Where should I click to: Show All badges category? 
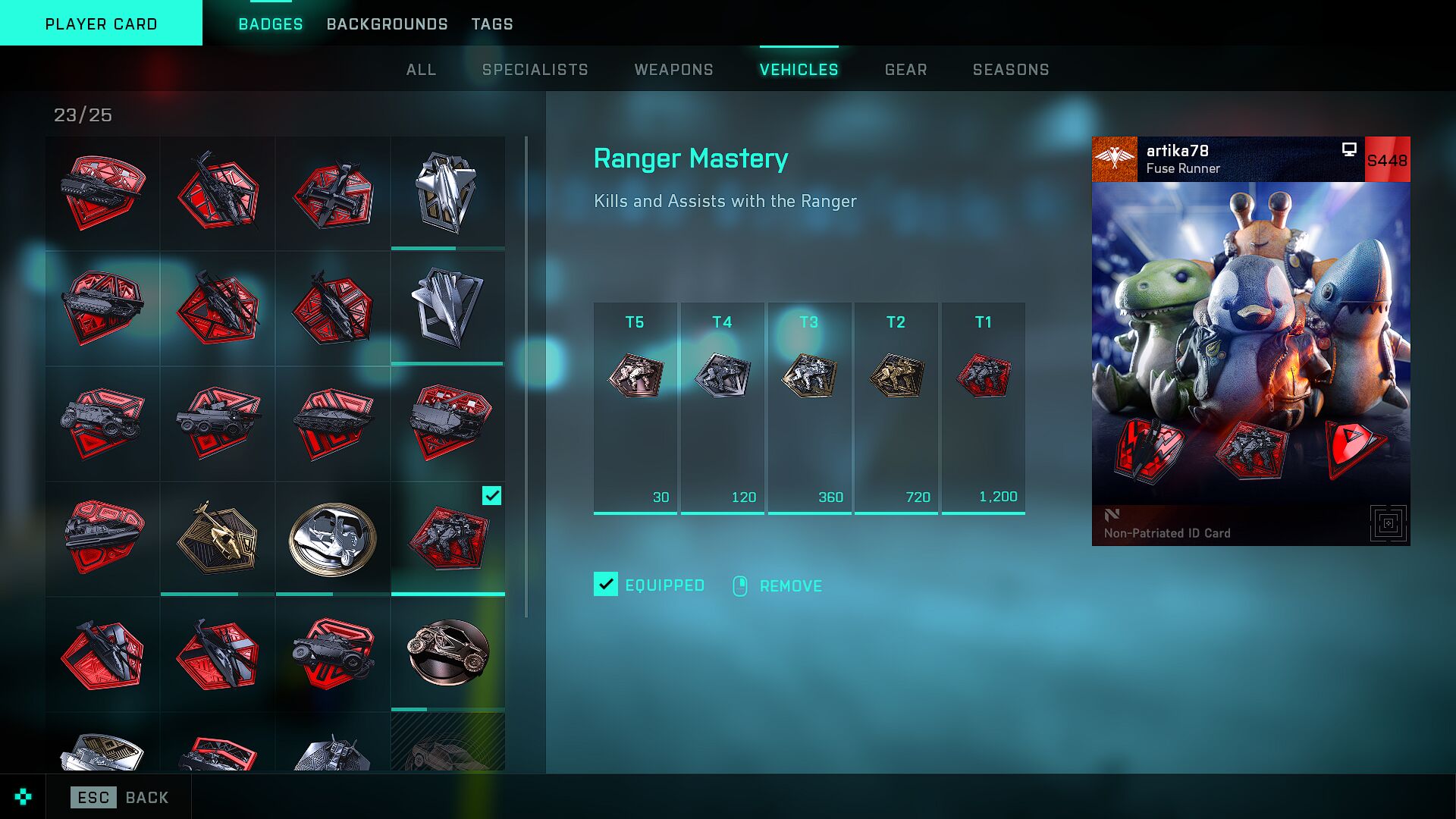tap(421, 70)
